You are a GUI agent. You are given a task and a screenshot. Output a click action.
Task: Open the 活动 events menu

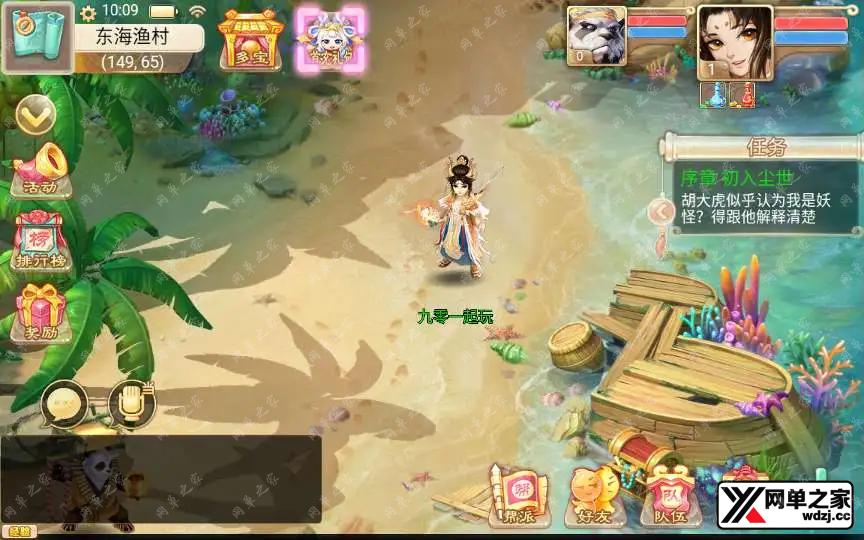pyautogui.click(x=40, y=171)
